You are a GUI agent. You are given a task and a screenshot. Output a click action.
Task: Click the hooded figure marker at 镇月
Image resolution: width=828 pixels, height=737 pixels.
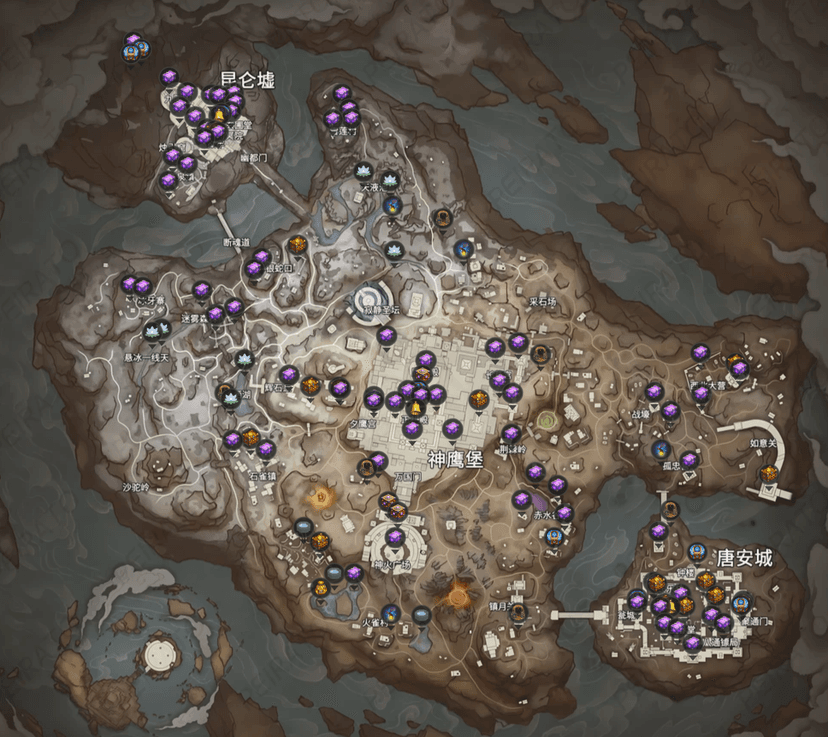pos(518,611)
